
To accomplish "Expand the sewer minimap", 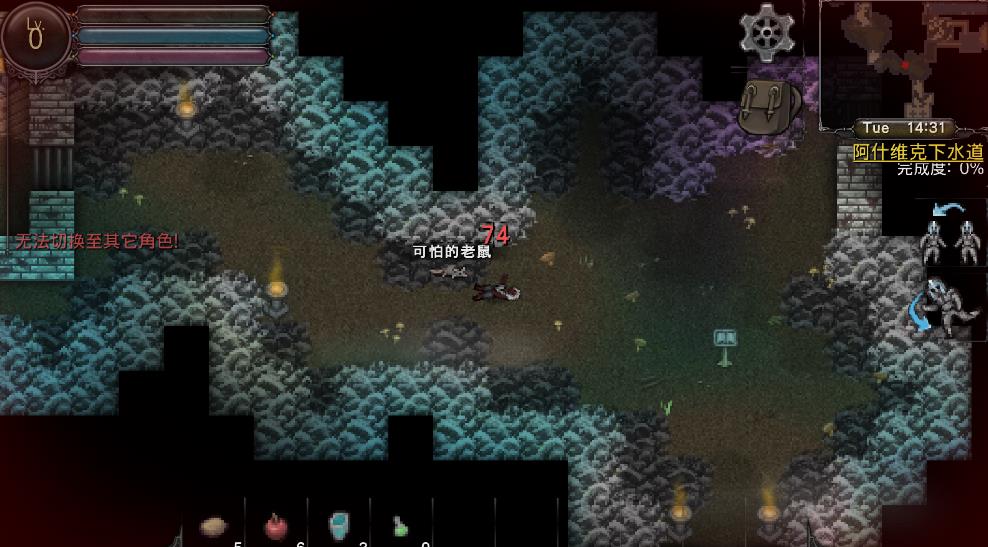I will click(902, 62).
